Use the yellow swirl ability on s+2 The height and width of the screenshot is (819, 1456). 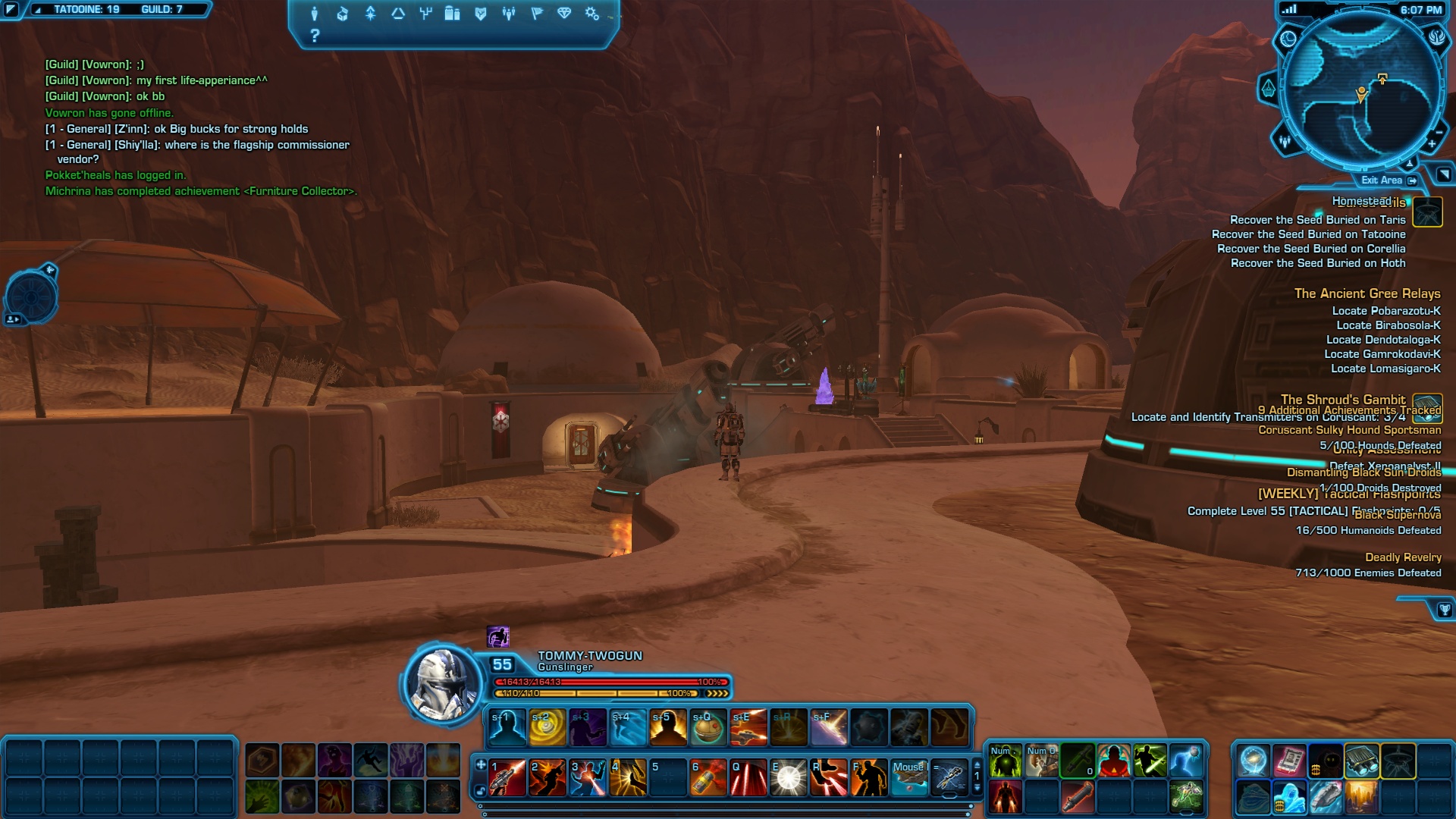pyautogui.click(x=548, y=728)
